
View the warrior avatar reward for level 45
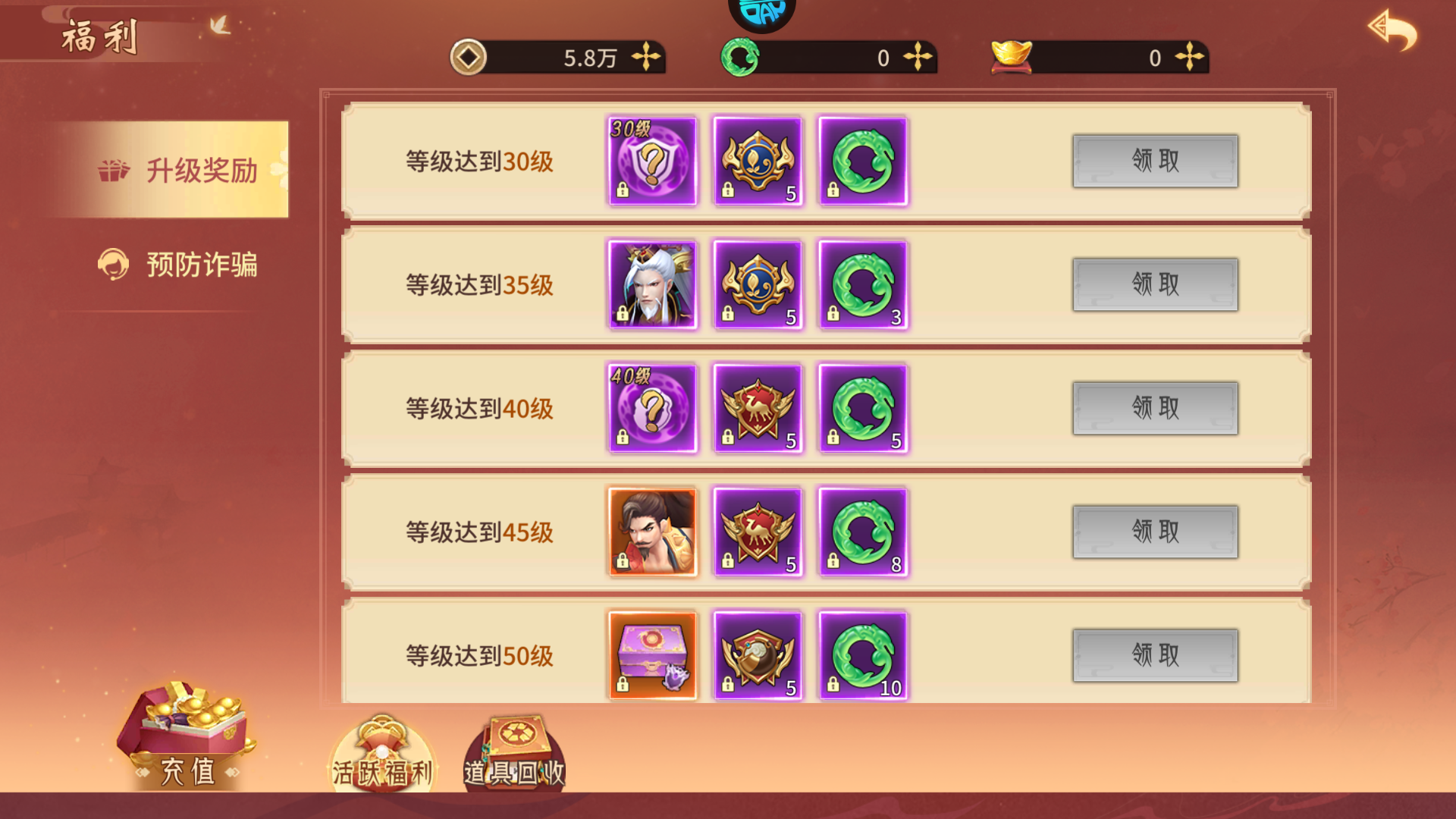652,532
